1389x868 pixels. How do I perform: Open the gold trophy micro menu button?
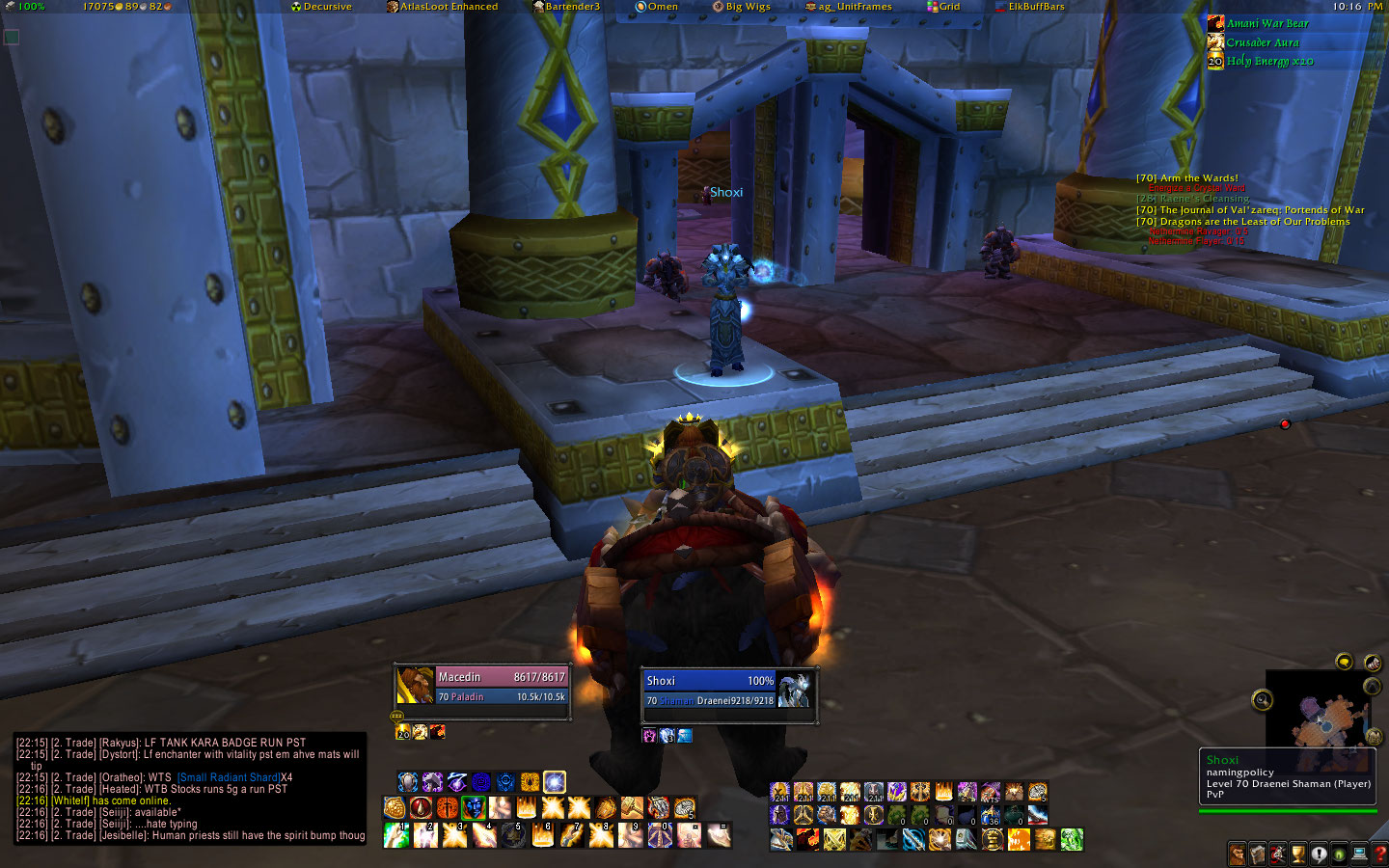pos(1298,854)
